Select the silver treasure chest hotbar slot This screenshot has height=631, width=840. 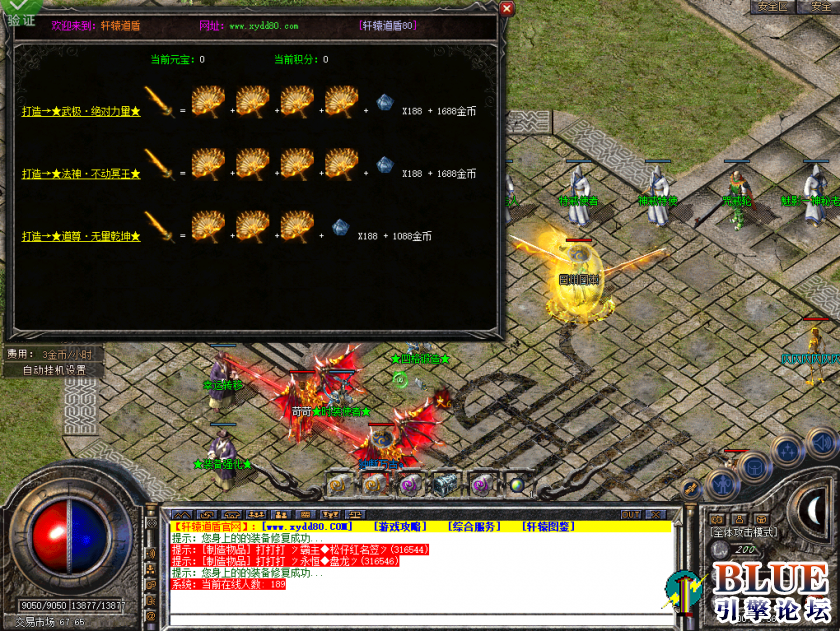click(x=445, y=484)
